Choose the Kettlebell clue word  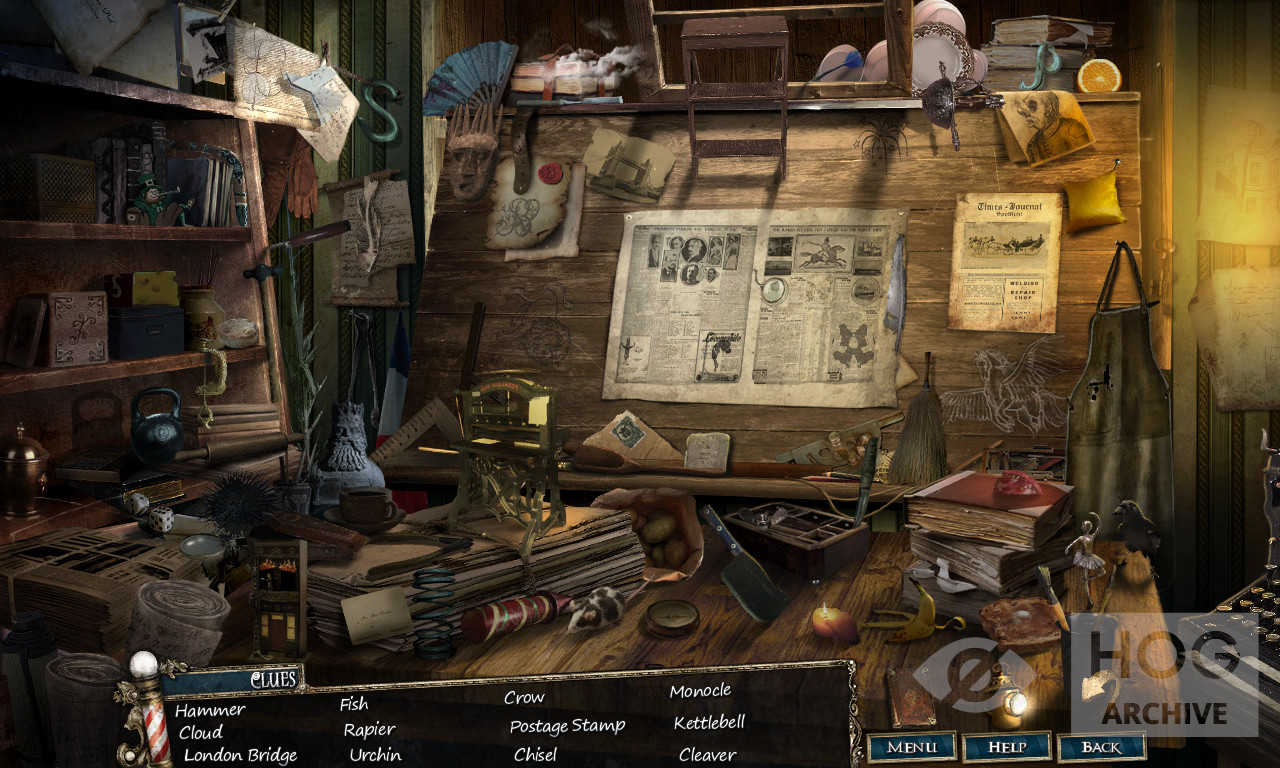pos(709,723)
